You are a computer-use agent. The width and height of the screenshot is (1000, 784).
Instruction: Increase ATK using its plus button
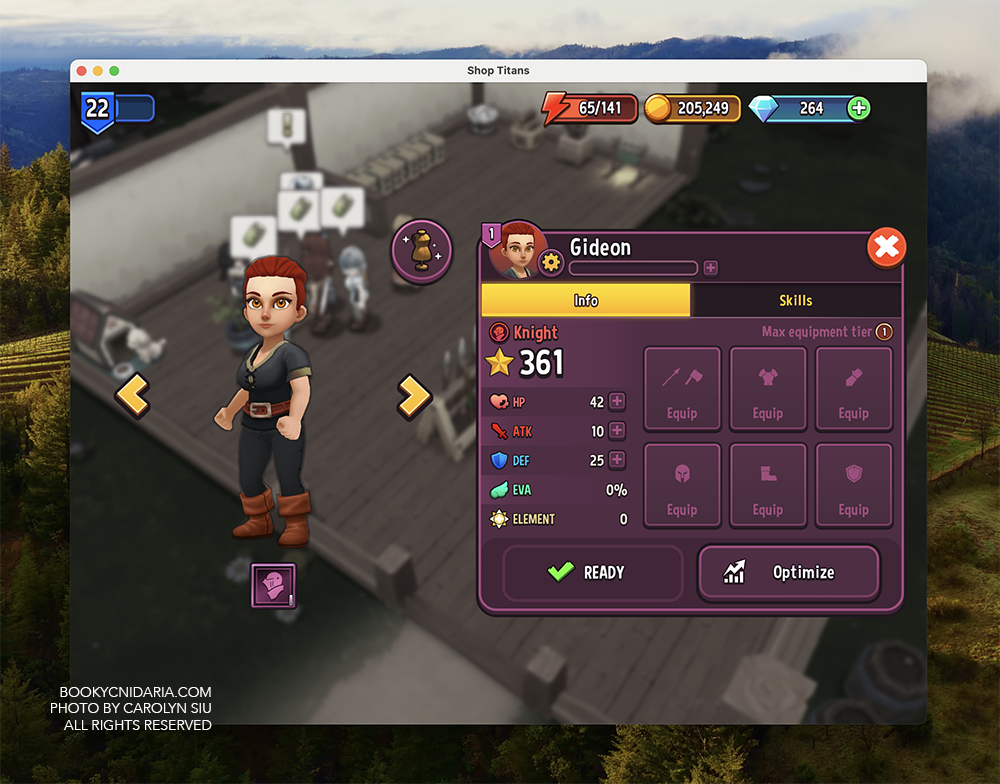click(x=617, y=431)
